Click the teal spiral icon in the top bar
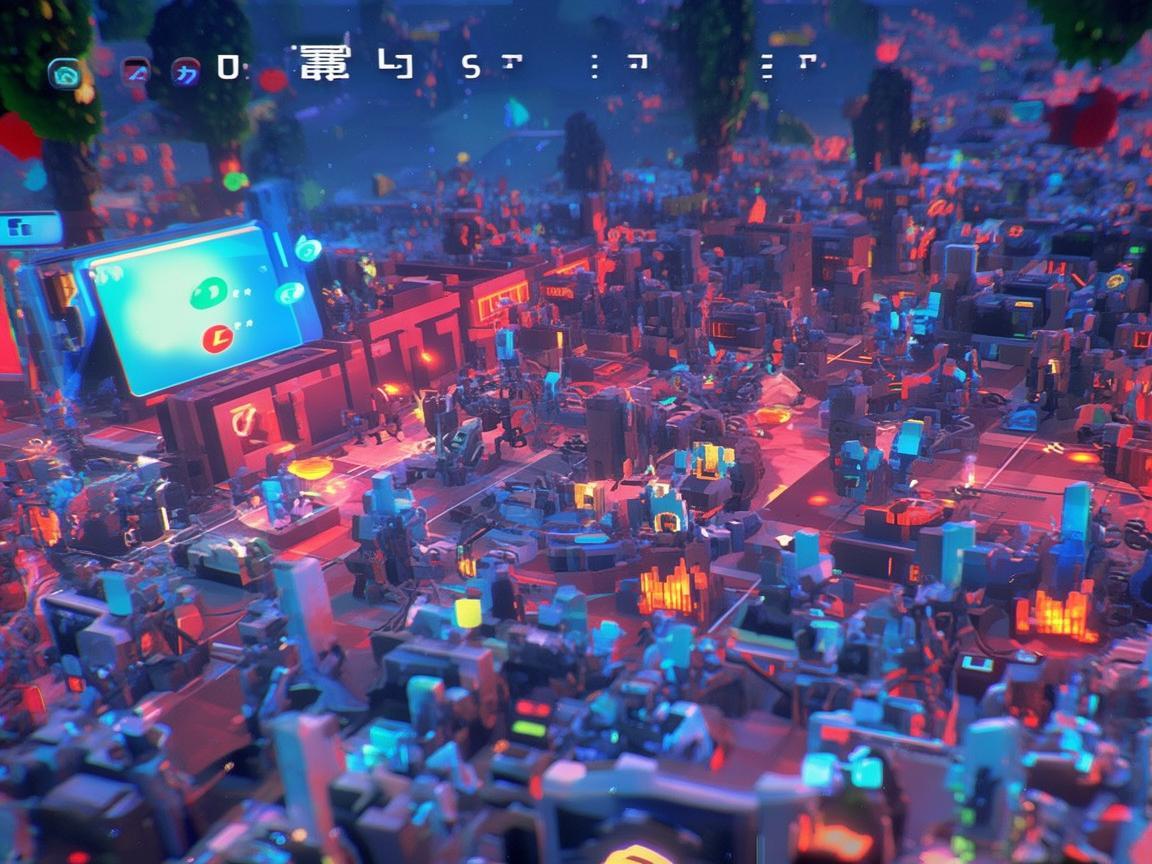Screen dimensions: 1152x864 (66, 73)
